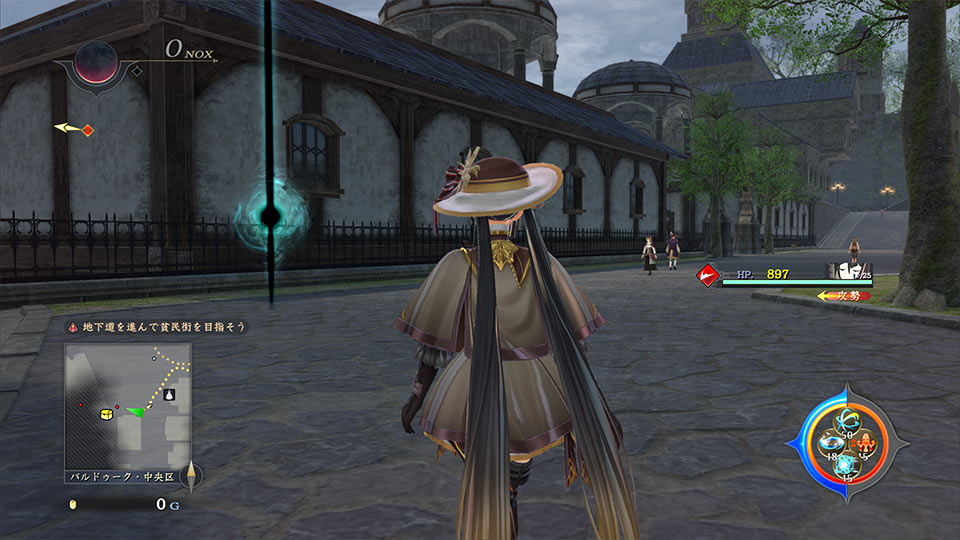Open the quest objective tracker banner
Viewport: 960px width, 540px height.
click(x=157, y=327)
